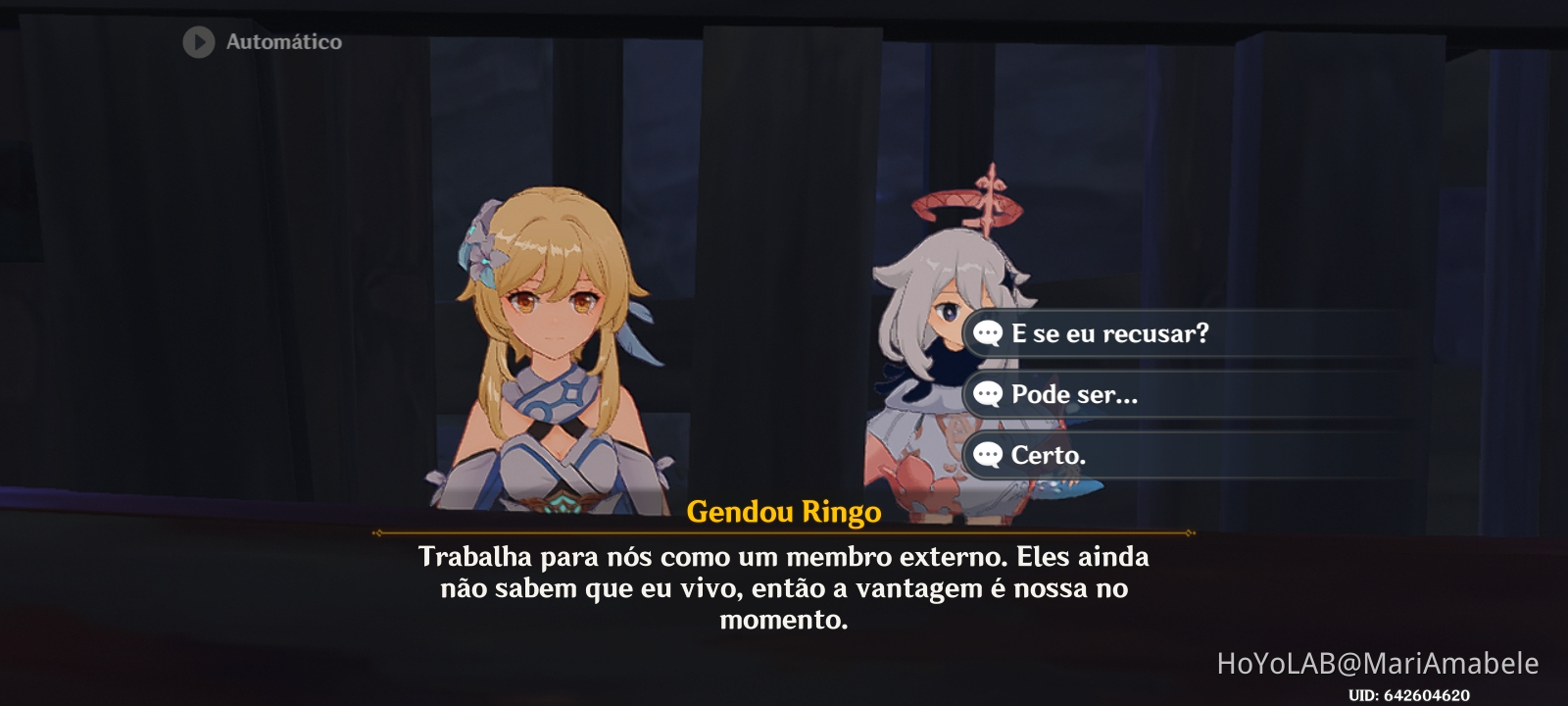Select the 'E se eu recusar?' response
The height and width of the screenshot is (706, 1568).
tap(1112, 334)
